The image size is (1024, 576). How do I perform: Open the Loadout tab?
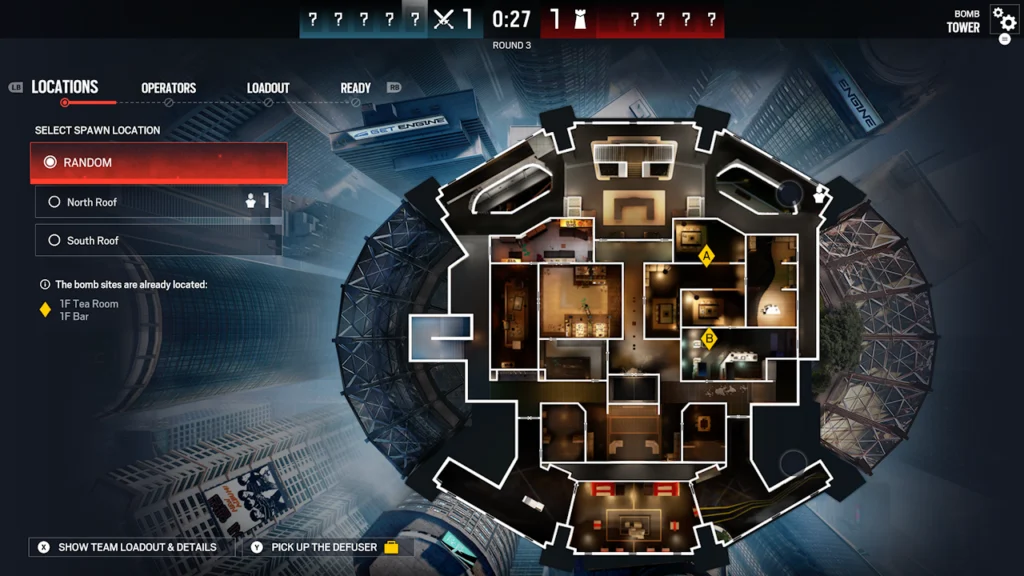[x=268, y=88]
